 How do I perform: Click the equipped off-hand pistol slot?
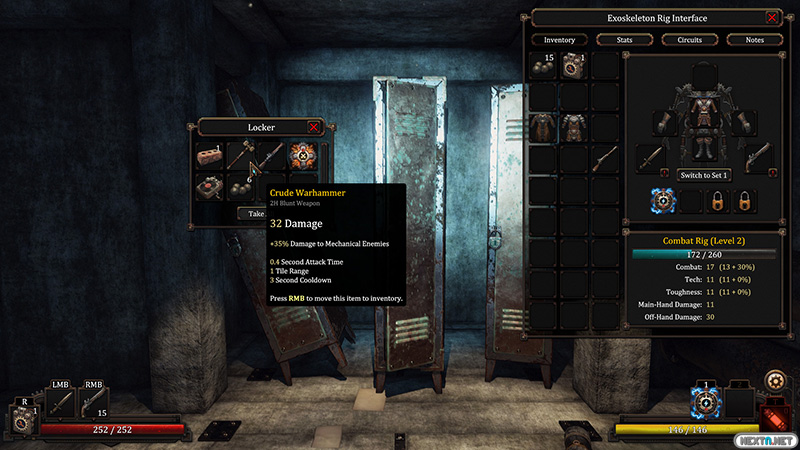[x=758, y=157]
